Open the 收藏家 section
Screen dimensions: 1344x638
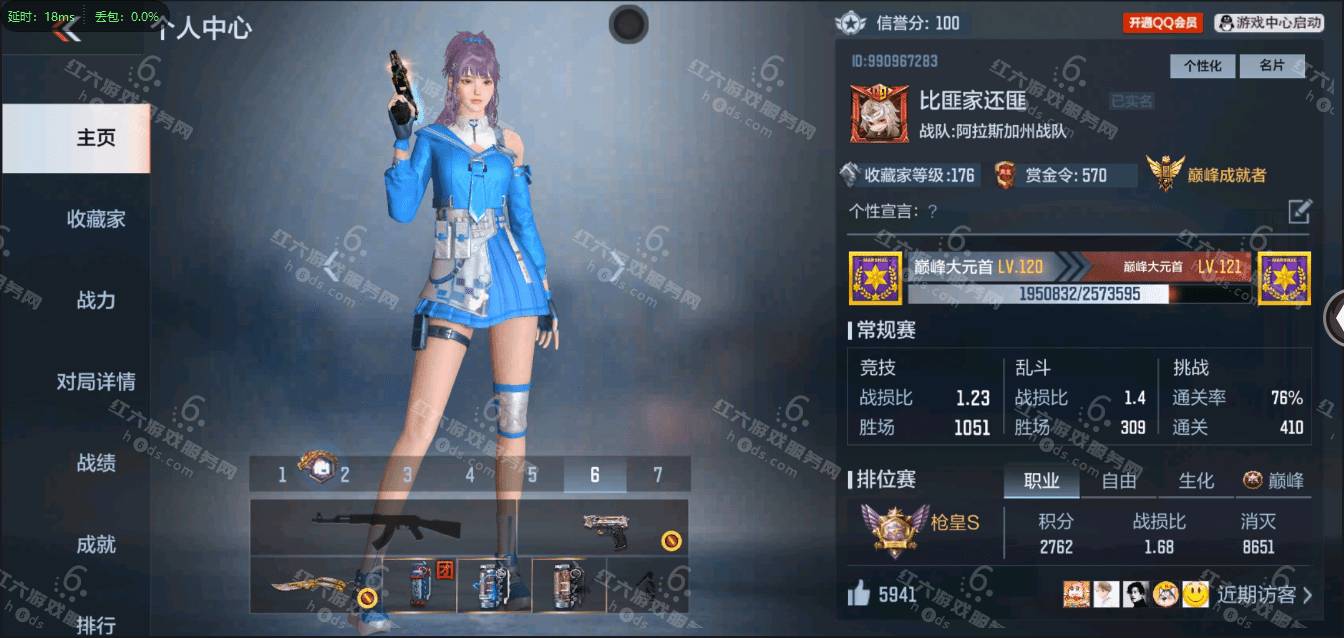(x=96, y=219)
